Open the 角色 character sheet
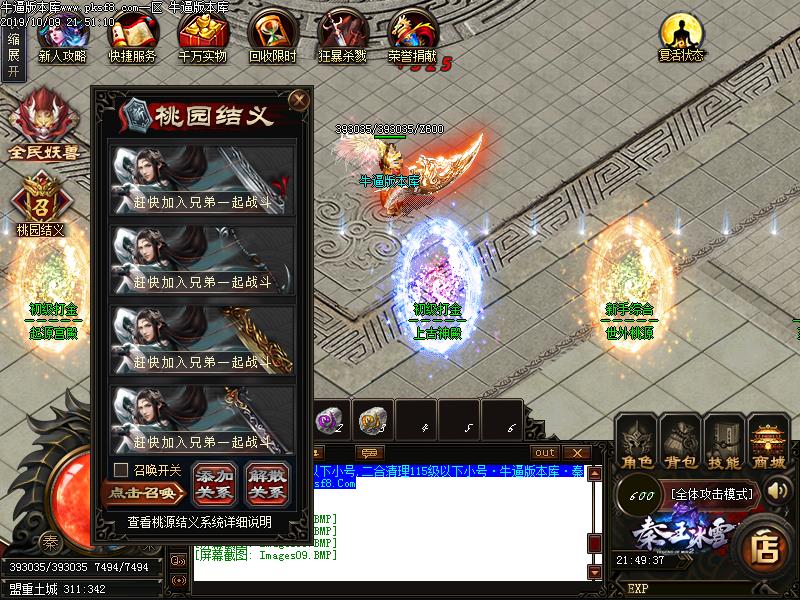The height and width of the screenshot is (600, 800). 638,443
